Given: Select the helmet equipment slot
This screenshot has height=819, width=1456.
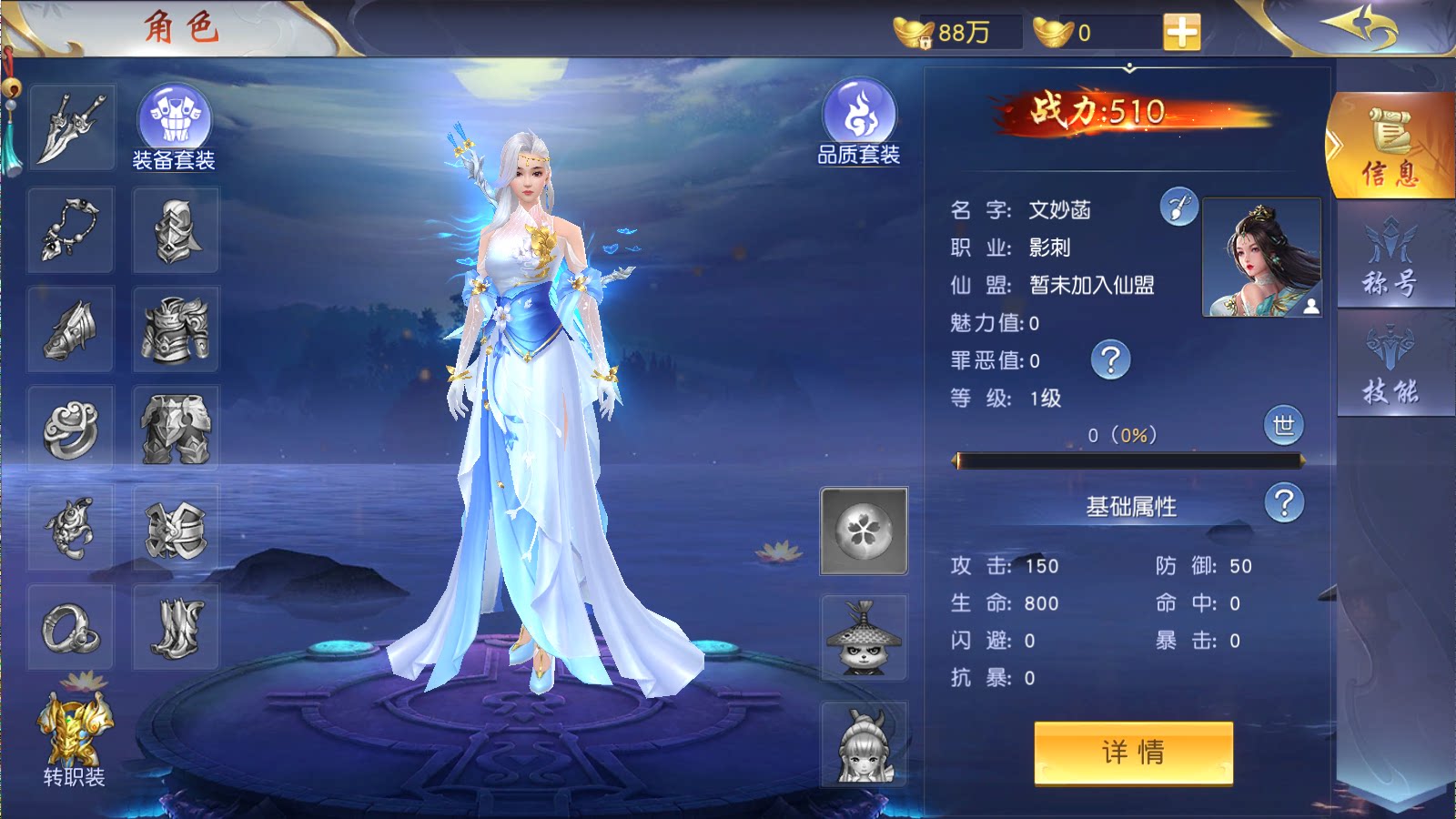Looking at the screenshot, I should tap(175, 228).
